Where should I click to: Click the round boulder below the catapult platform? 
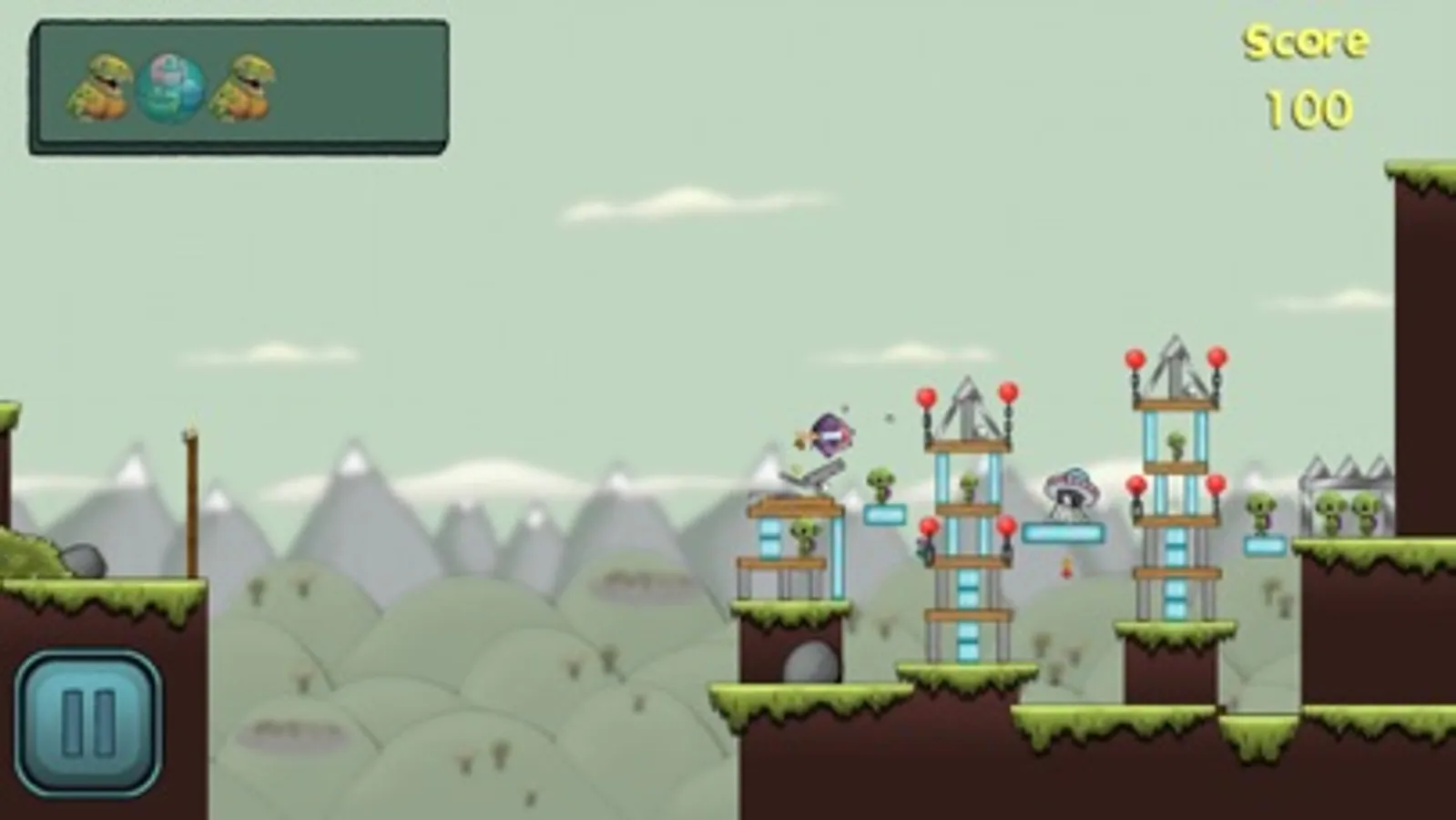click(809, 661)
